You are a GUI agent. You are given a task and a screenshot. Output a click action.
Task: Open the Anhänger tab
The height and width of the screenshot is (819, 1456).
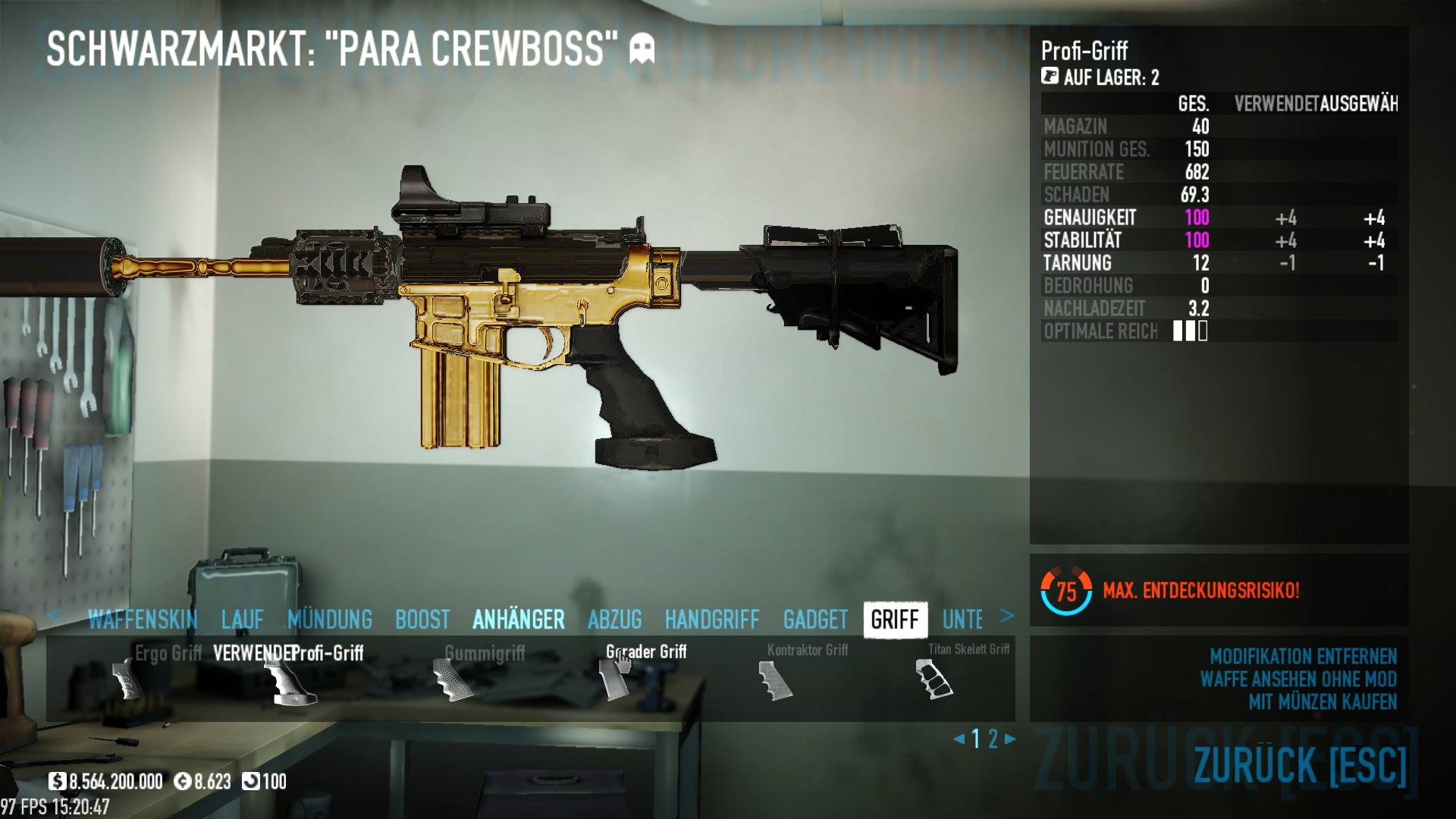[x=519, y=620]
